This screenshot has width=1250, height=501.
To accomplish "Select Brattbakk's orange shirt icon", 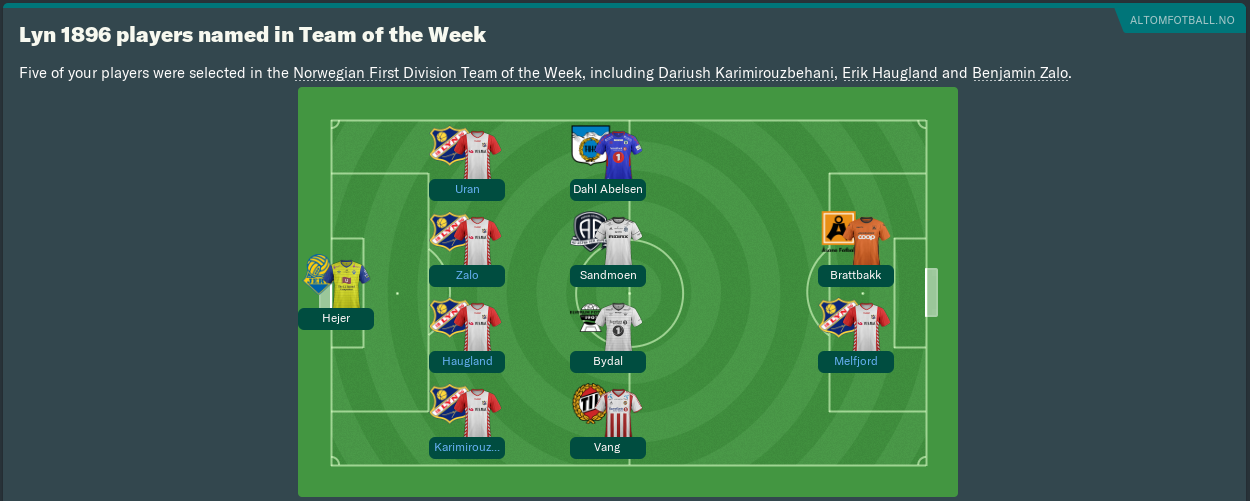I will click(866, 241).
